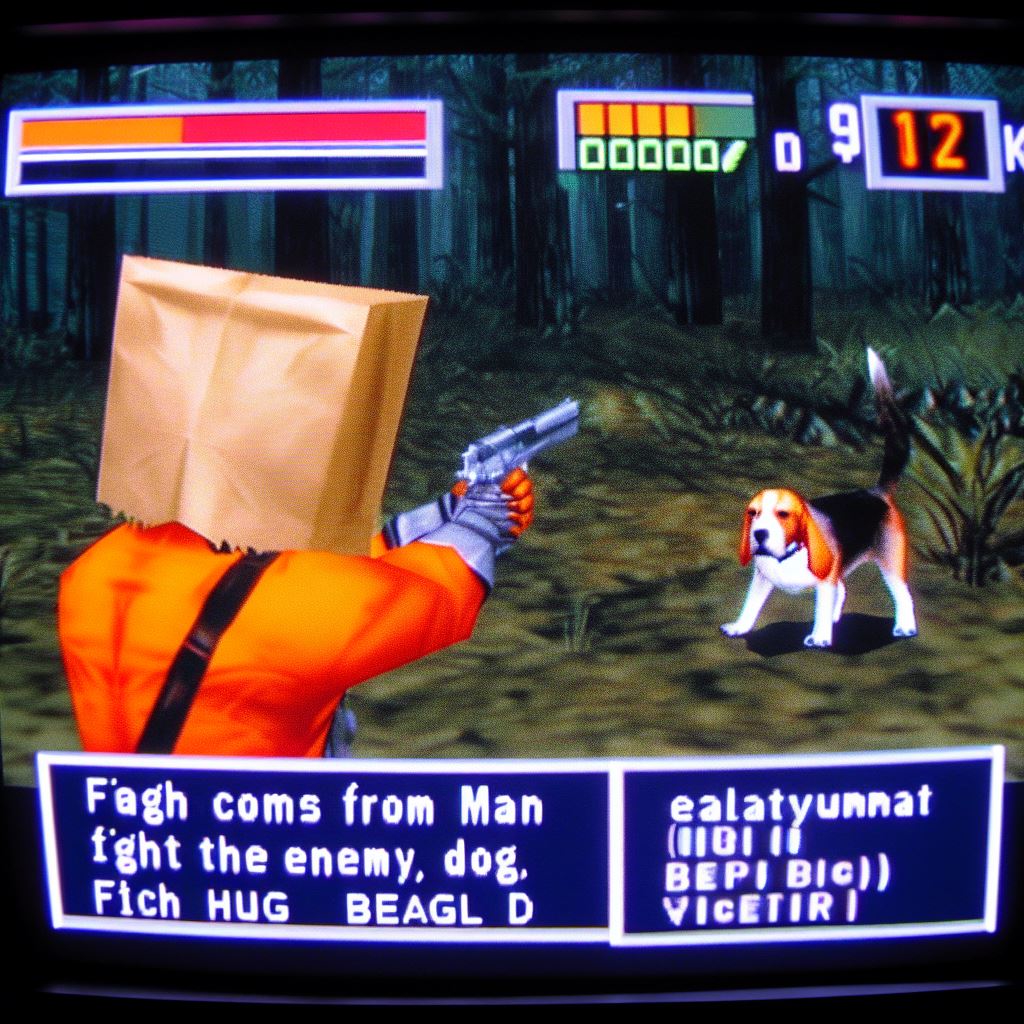Pick the "VICETIR" command entry
Screen dimensions: 1024x1024
(759, 911)
